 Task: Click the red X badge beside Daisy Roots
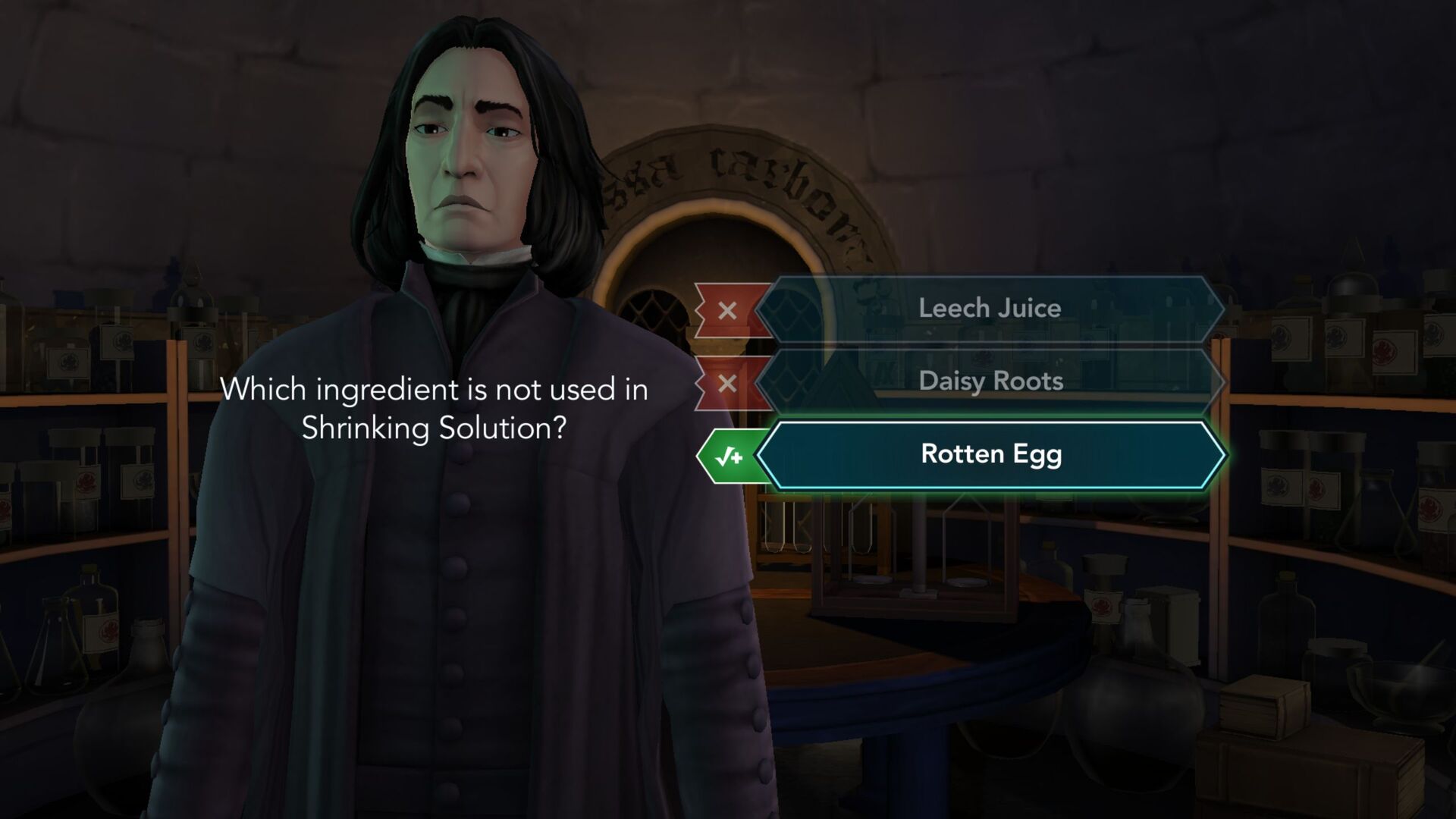[x=728, y=381]
